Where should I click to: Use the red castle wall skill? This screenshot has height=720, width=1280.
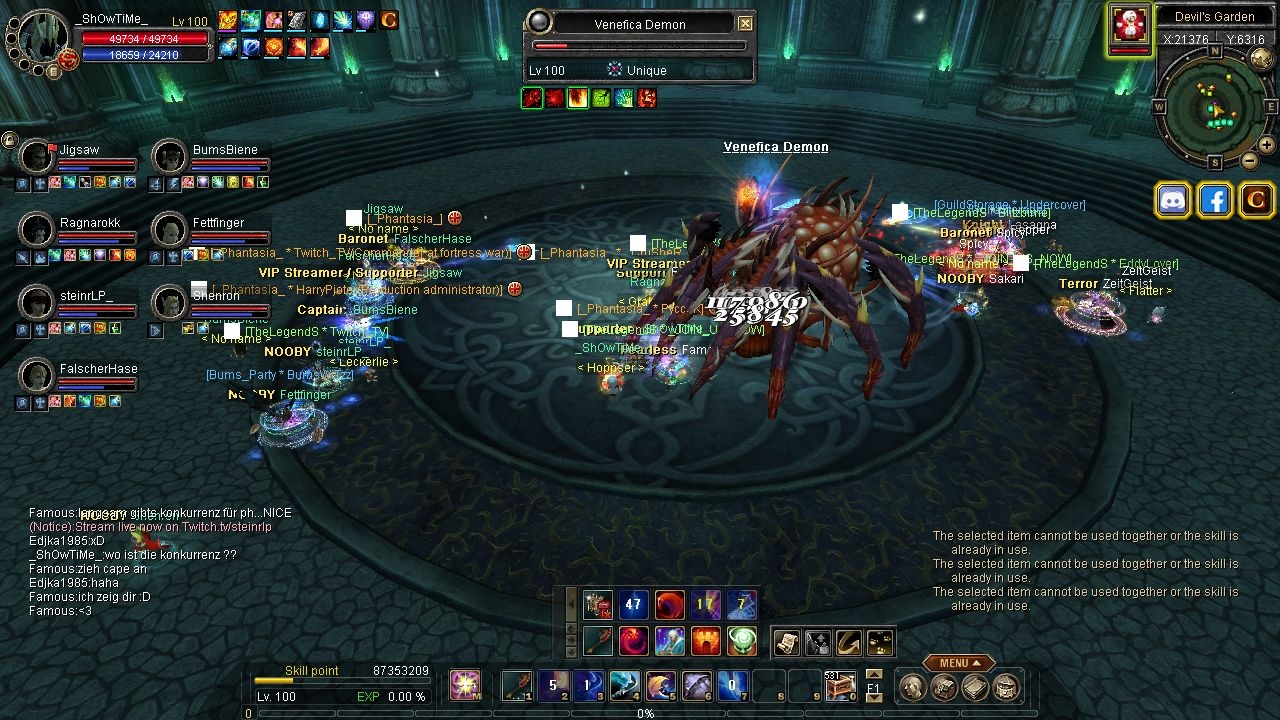click(706, 640)
